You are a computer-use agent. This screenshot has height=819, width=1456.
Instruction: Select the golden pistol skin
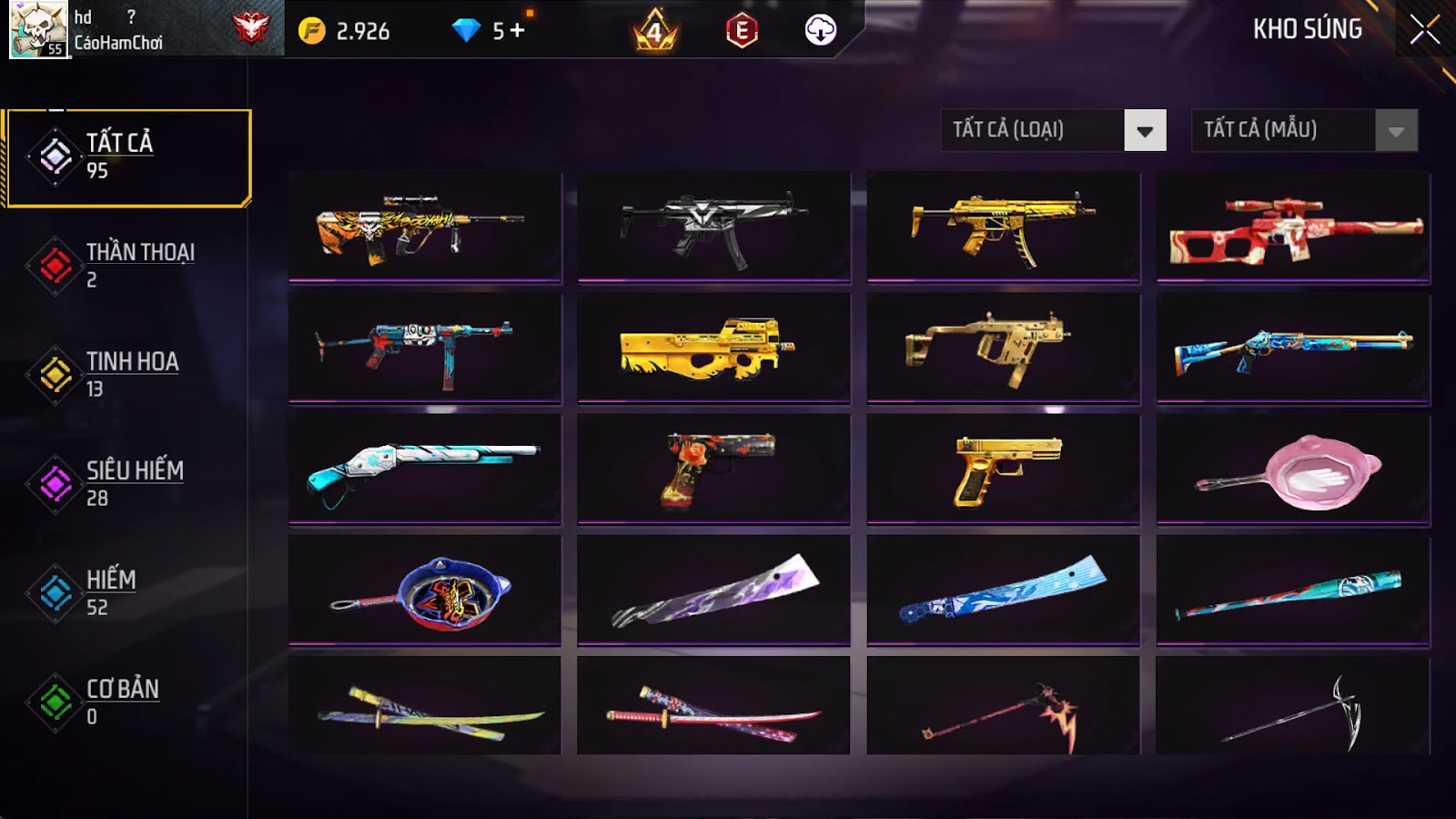1003,470
